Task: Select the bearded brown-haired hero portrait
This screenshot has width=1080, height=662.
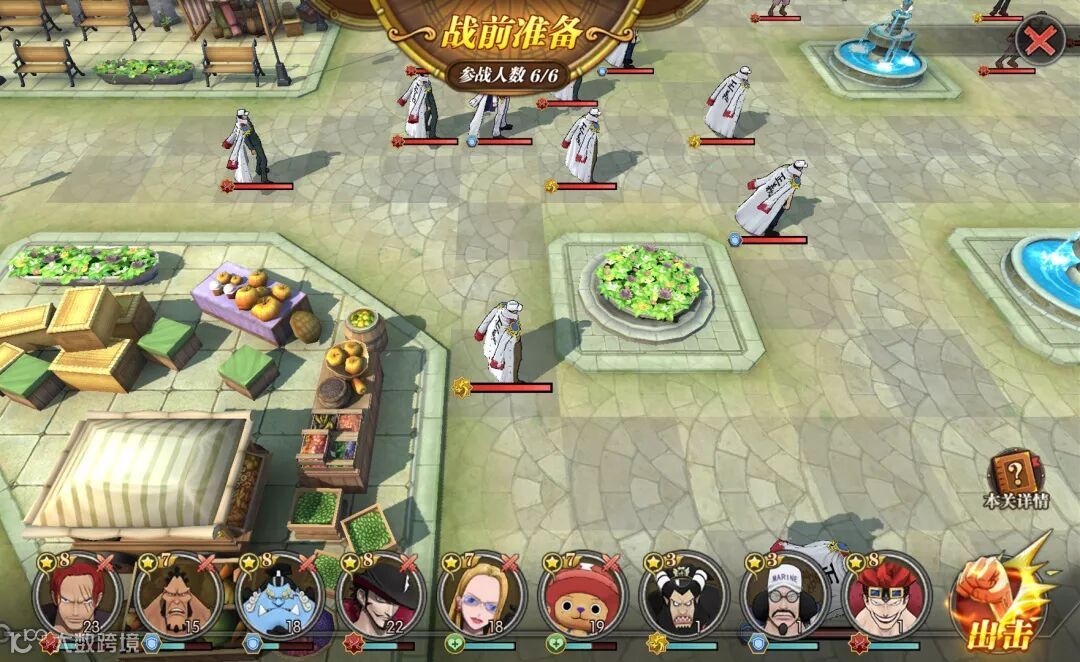Action: [178, 597]
